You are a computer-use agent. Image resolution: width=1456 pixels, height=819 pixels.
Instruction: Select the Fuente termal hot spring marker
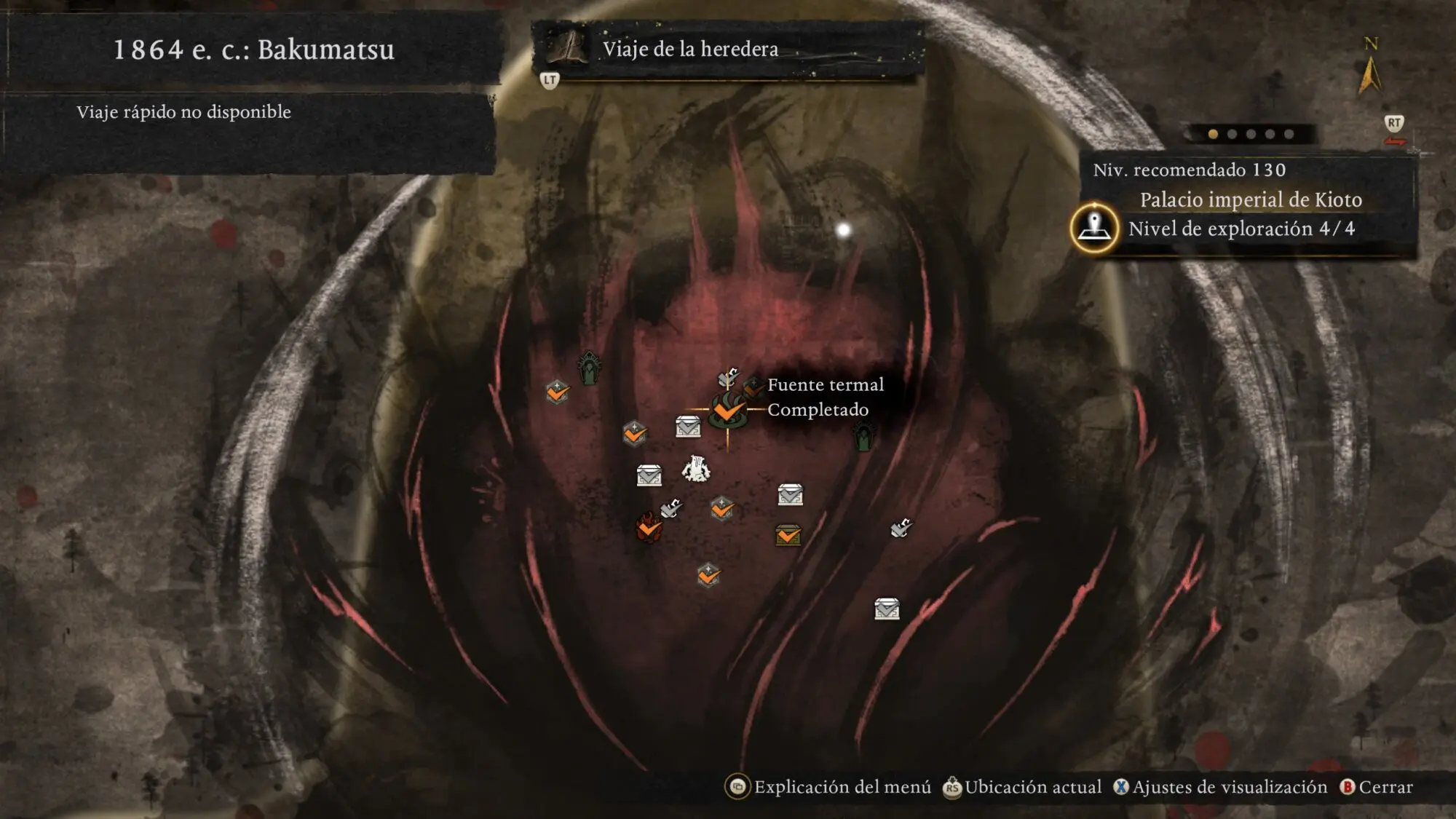727,410
